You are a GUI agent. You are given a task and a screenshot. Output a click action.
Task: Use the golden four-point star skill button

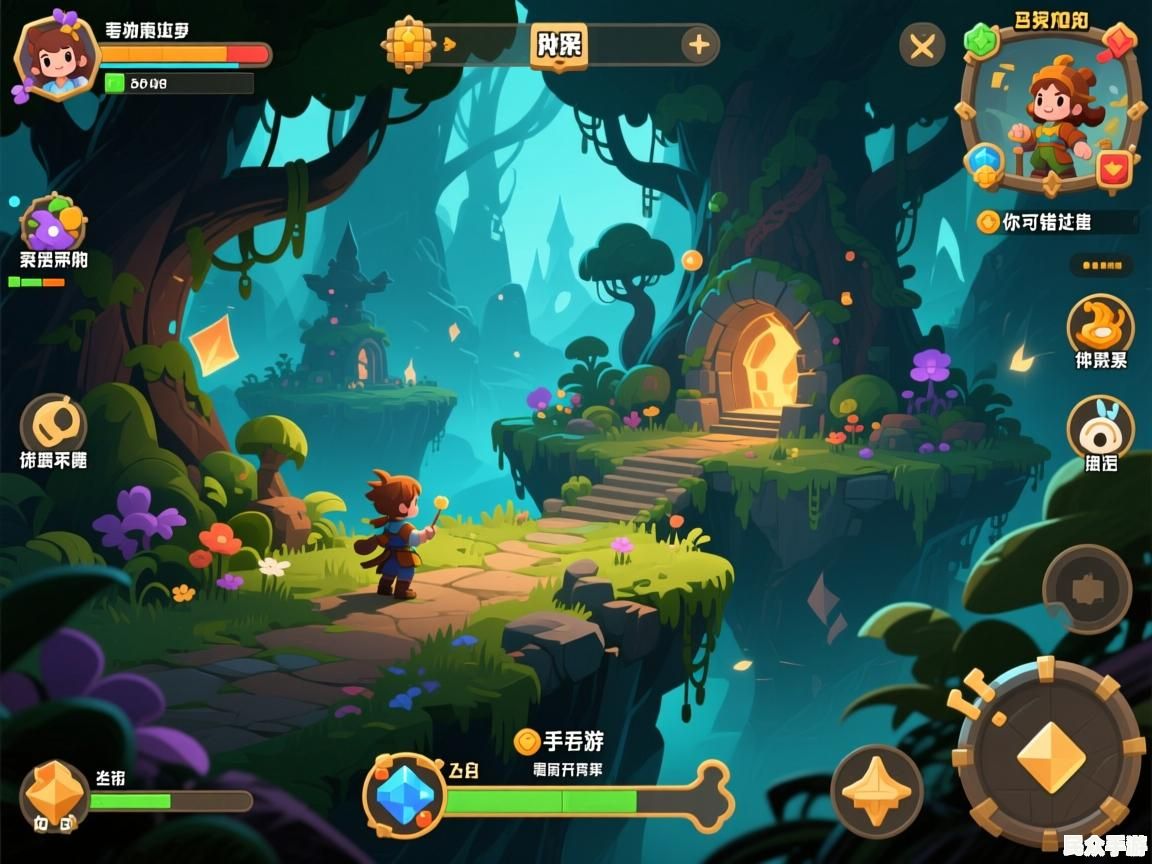pos(877,791)
